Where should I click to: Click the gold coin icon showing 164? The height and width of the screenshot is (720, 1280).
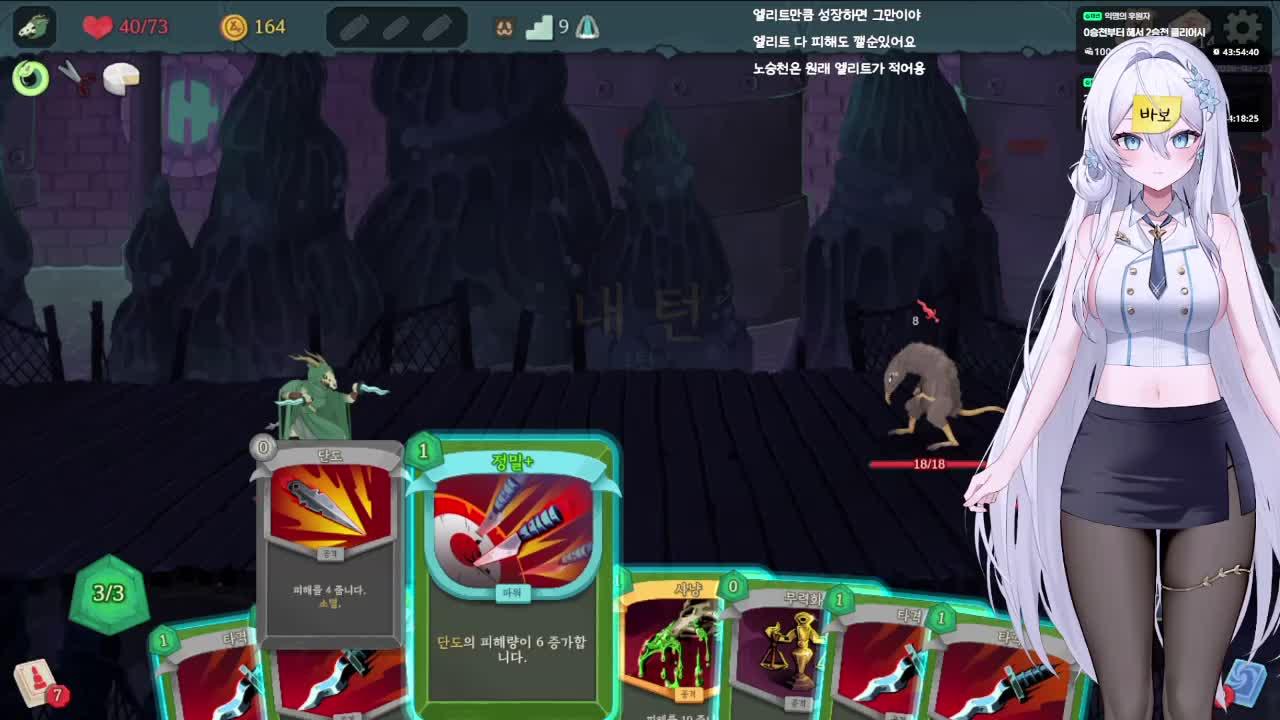tap(234, 28)
